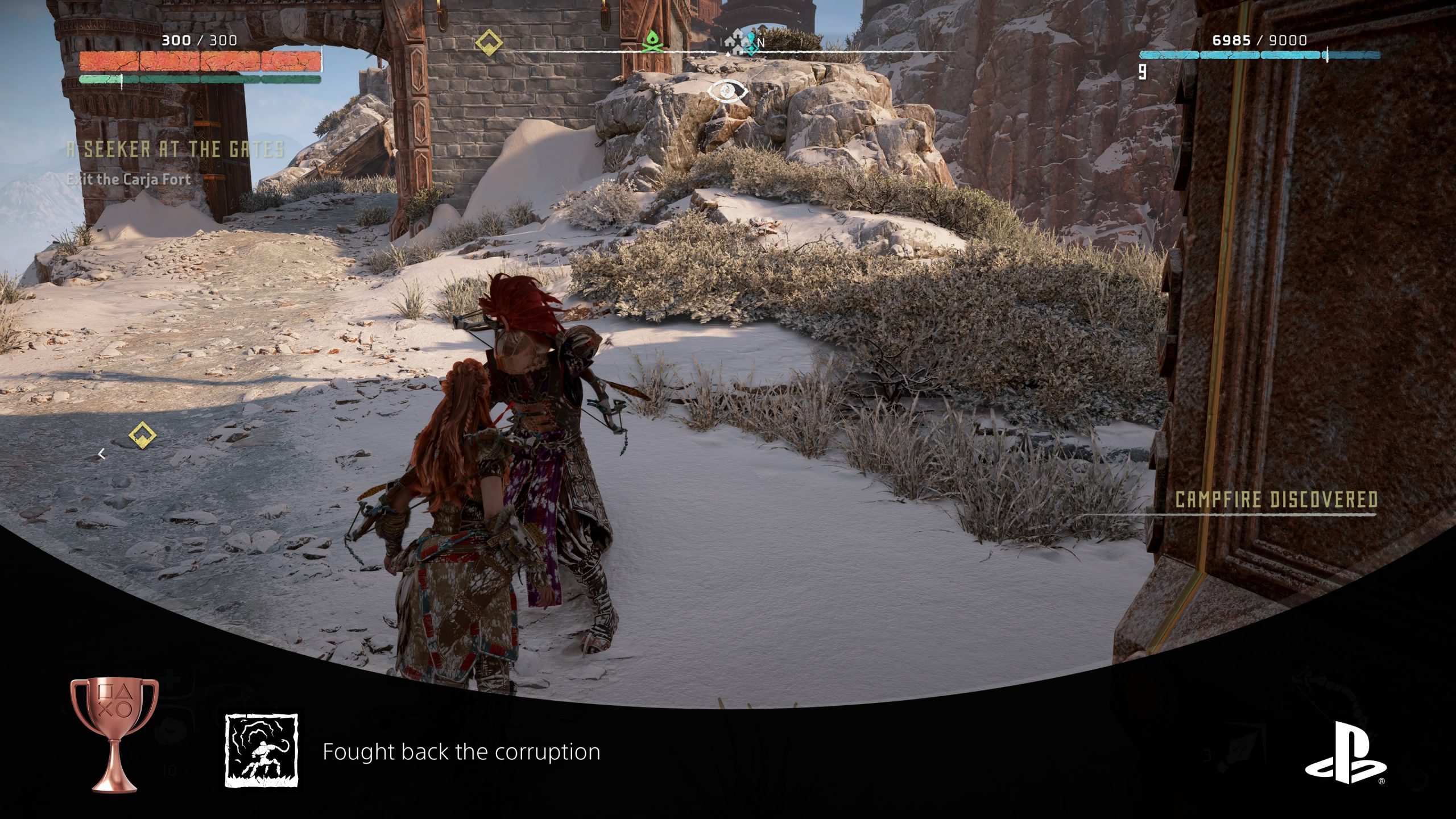Select the green campfire icon on the compass
1456x819 pixels.
652,42
